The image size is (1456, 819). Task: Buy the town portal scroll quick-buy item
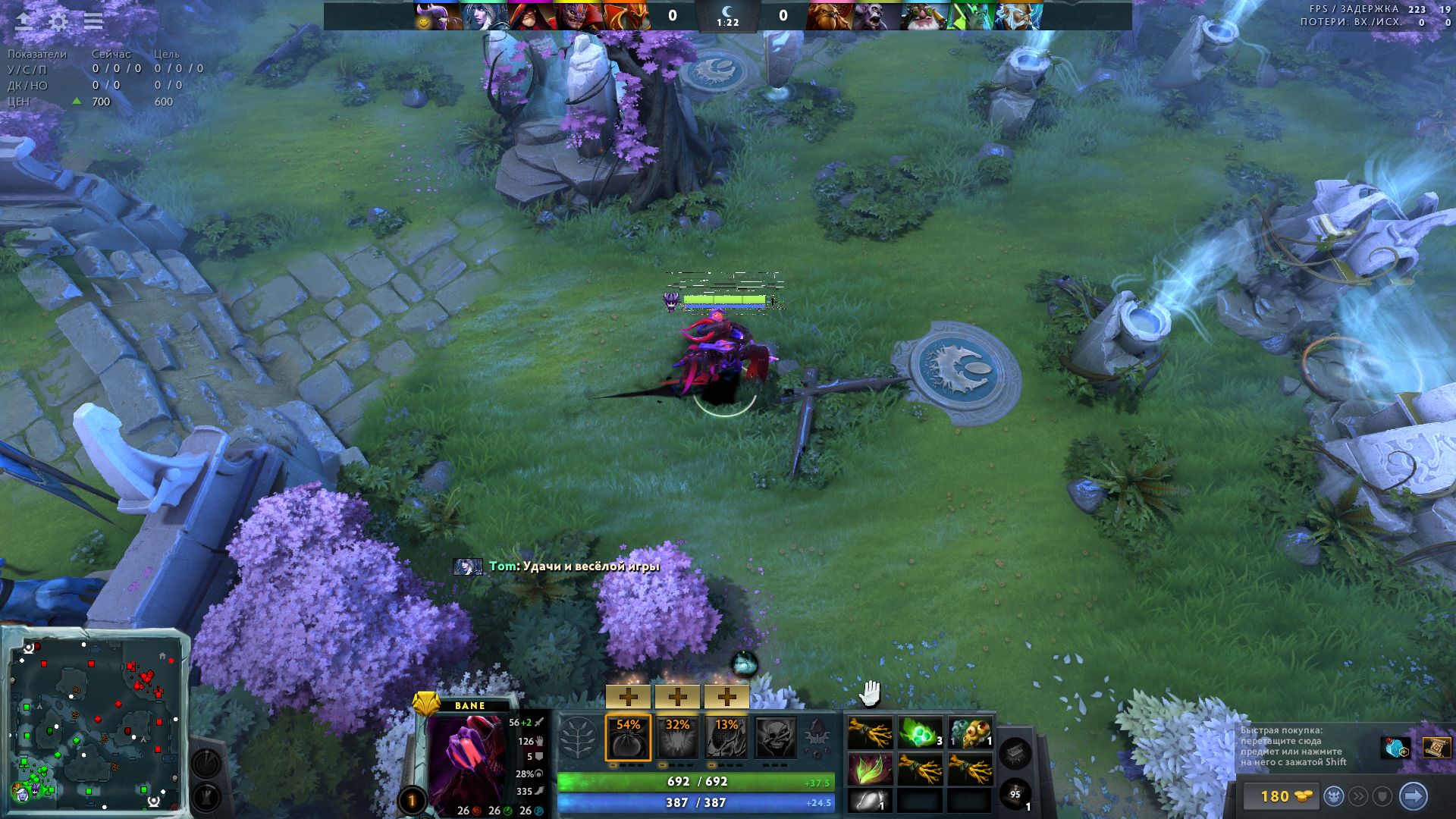[1436, 748]
